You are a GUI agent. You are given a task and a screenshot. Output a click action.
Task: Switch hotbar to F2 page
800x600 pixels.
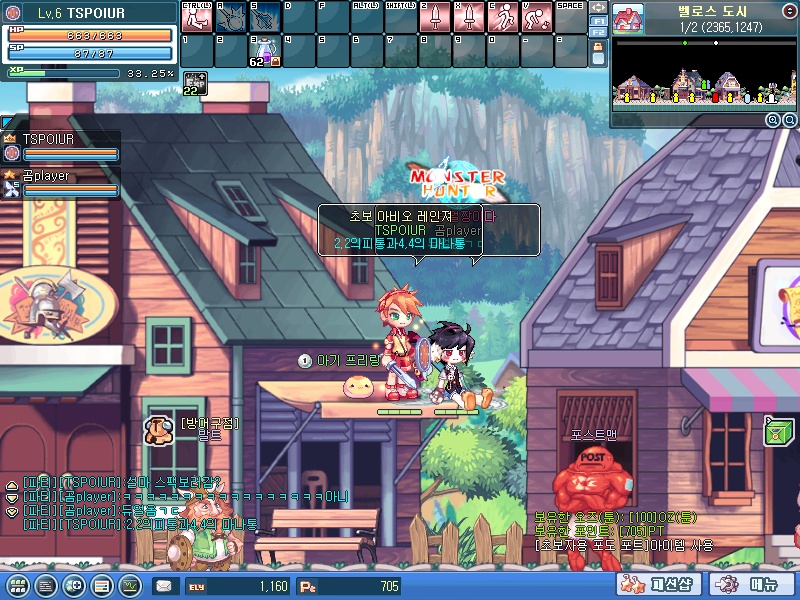pos(598,33)
